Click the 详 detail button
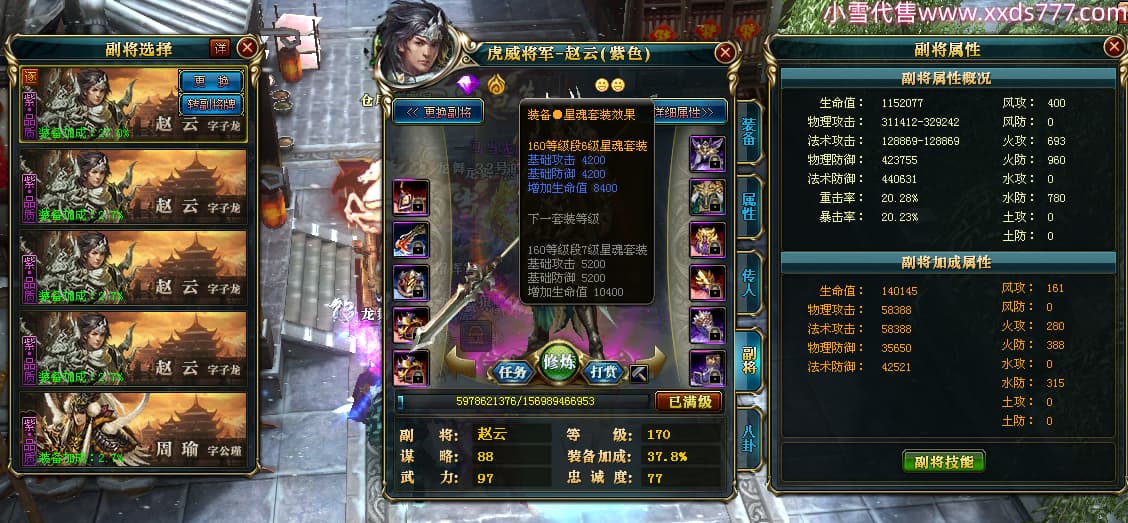This screenshot has height=523, width=1128. 220,48
